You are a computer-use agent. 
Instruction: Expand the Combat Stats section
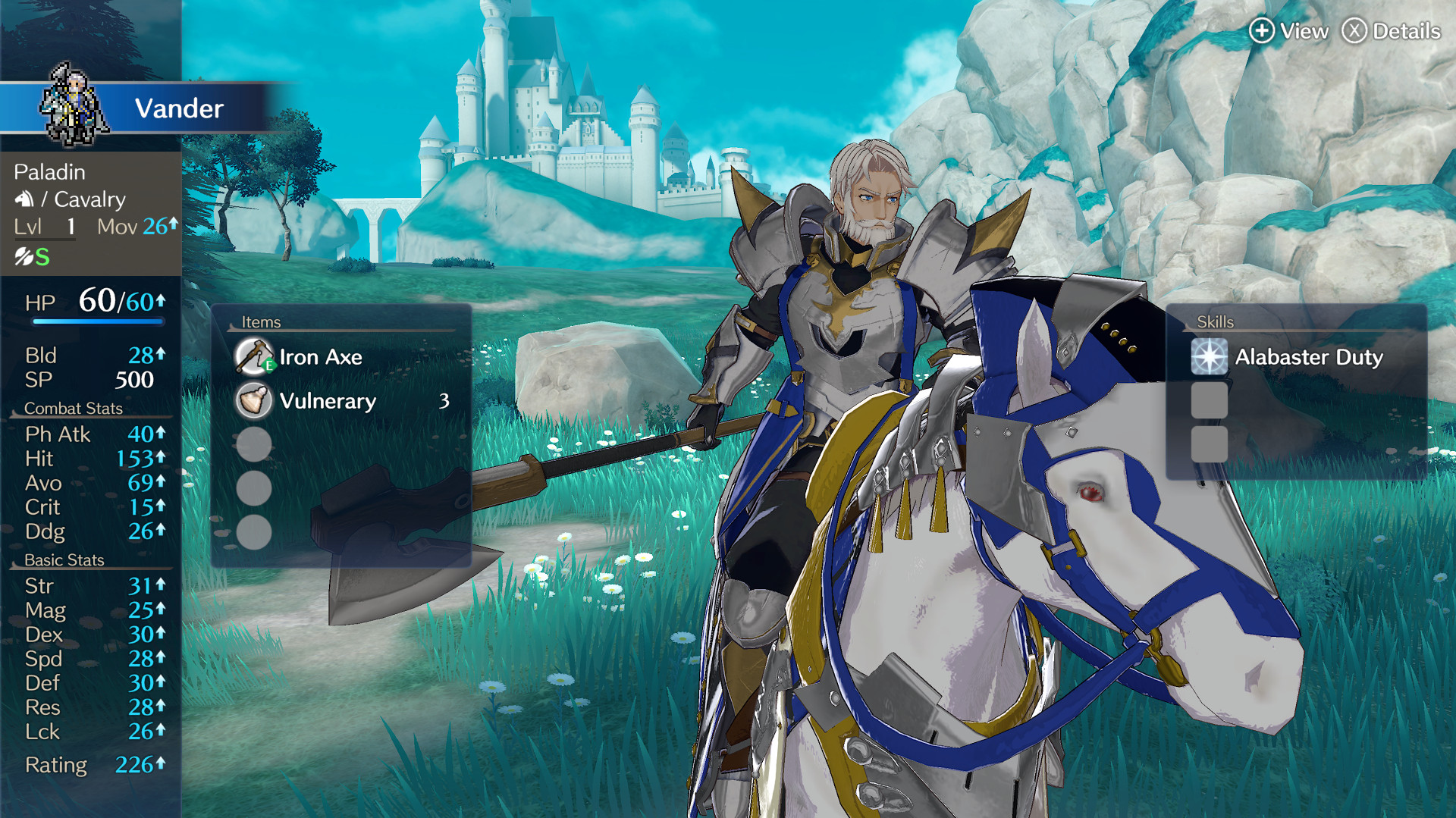[74, 408]
